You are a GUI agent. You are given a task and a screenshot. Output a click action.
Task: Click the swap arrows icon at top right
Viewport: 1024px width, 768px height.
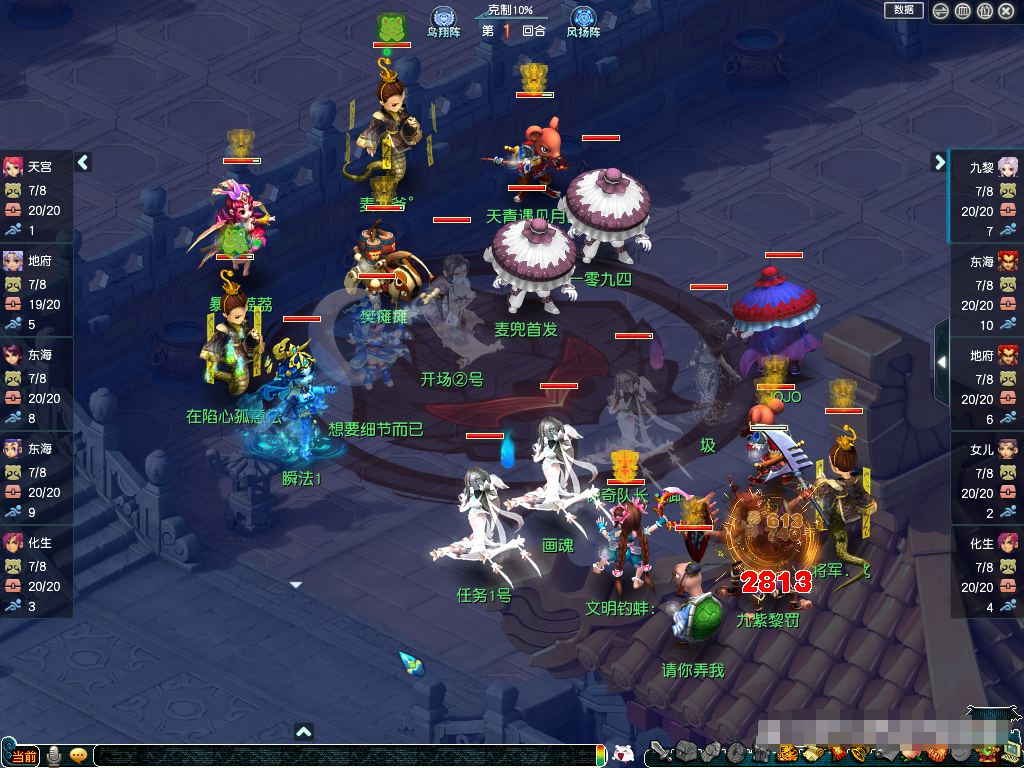tap(941, 11)
